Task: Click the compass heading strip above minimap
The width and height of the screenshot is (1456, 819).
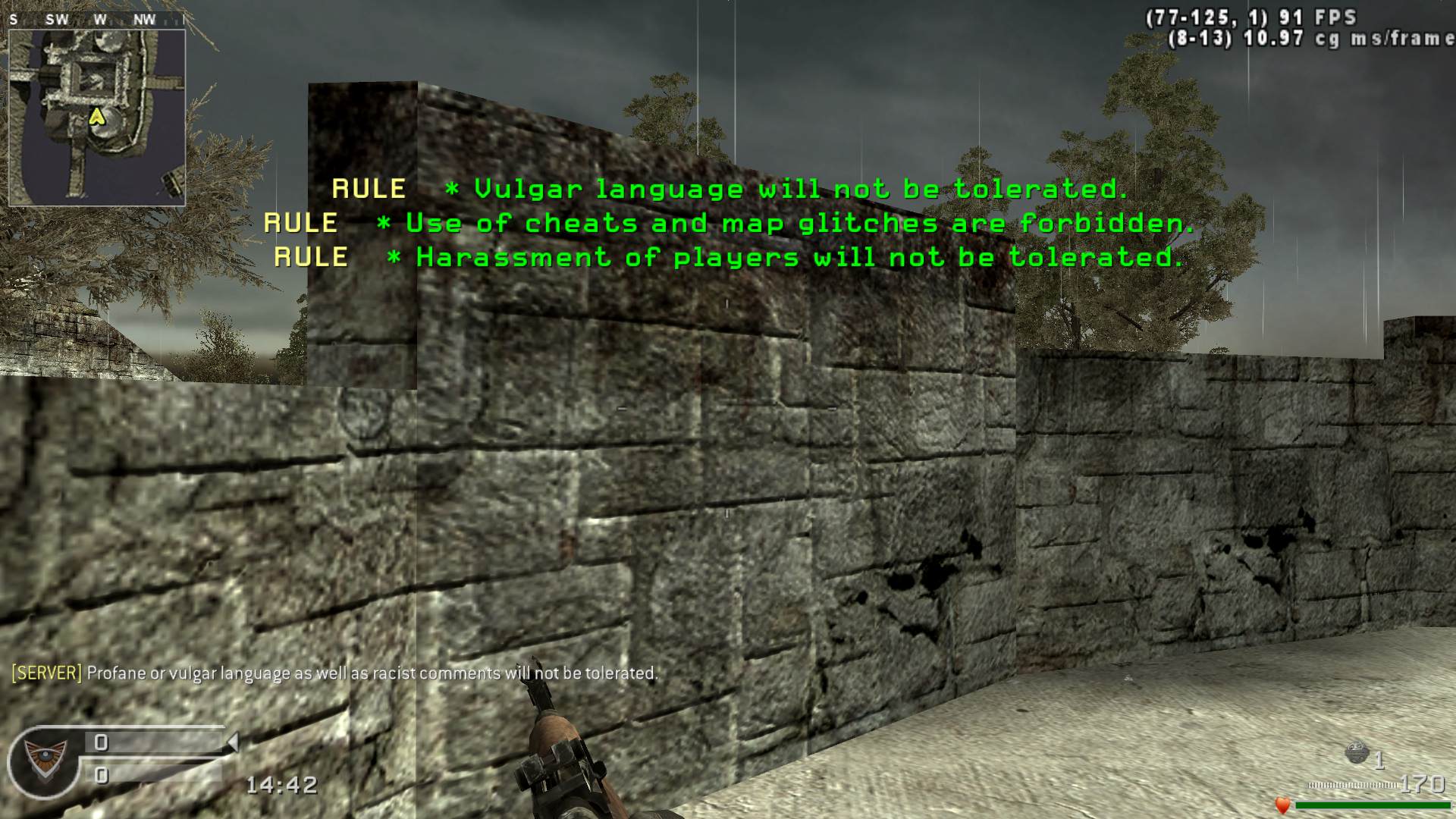Action: click(97, 20)
